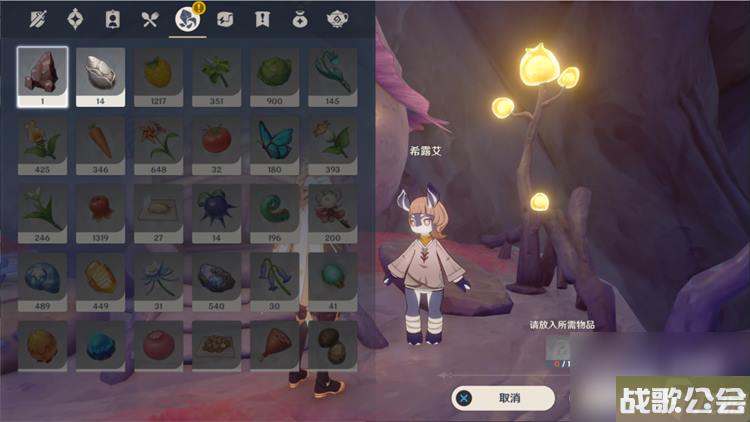Choose the green cabbage with count 900

pos(275,73)
